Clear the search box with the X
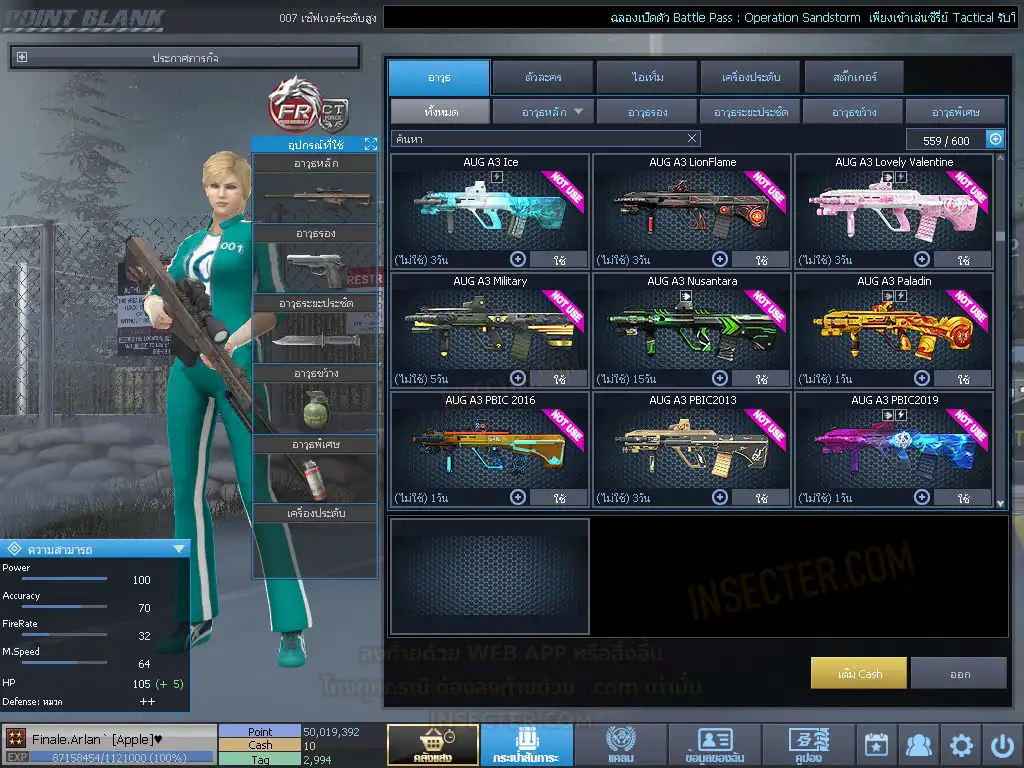Viewport: 1024px width, 768px height. pyautogui.click(x=692, y=139)
